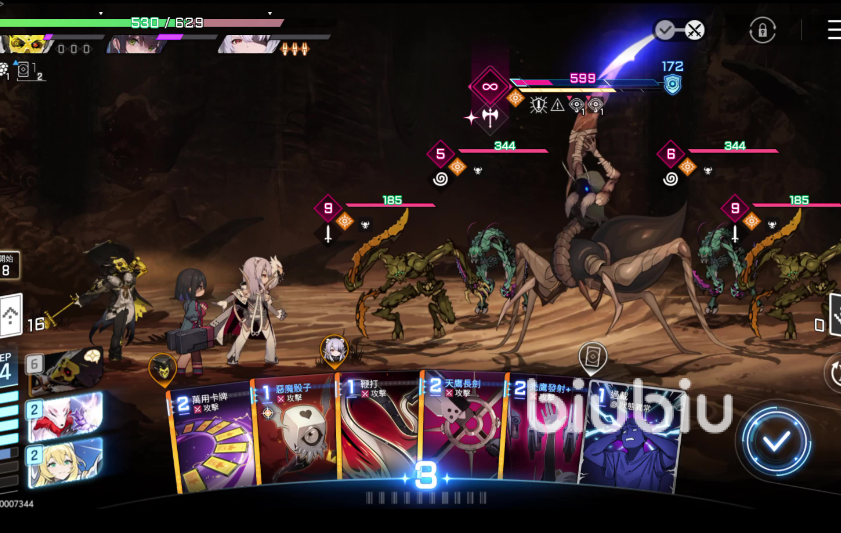
Task: Toggle the lock rotation icon
Action: pos(762,30)
